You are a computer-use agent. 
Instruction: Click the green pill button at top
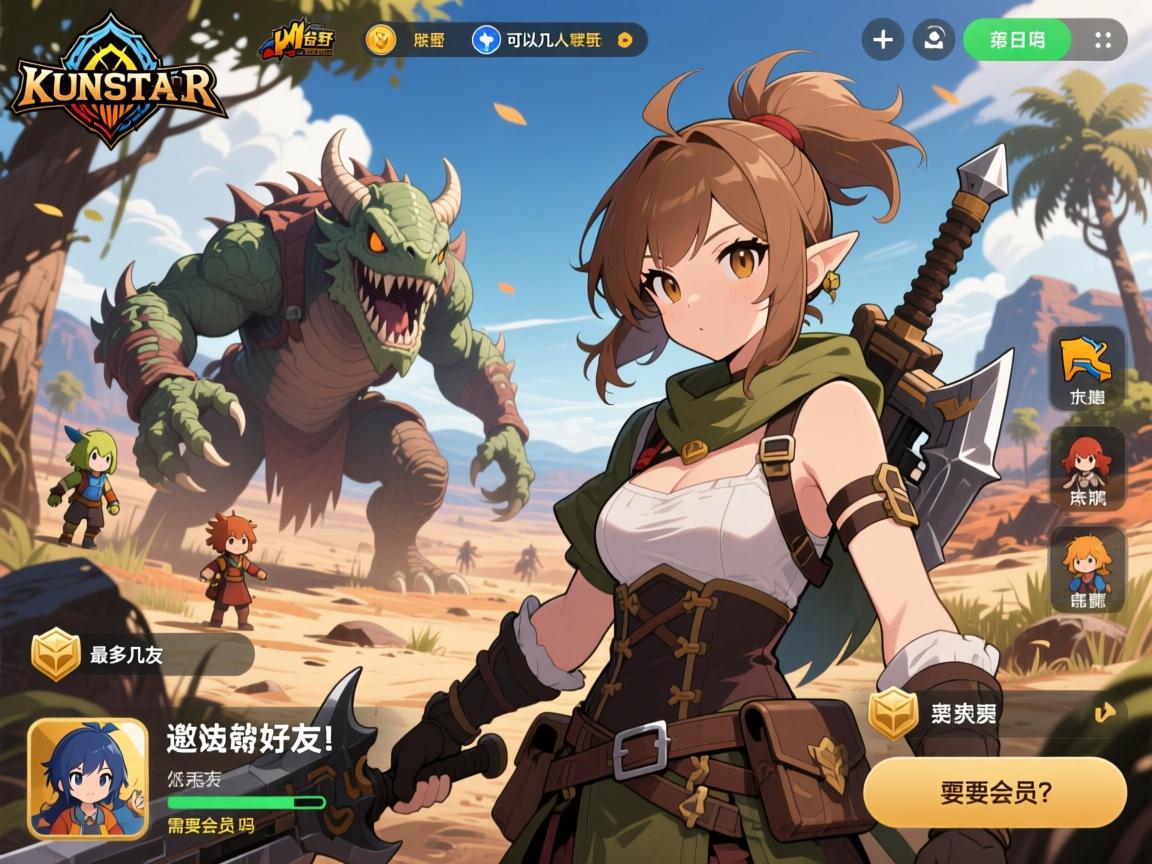click(x=1017, y=40)
